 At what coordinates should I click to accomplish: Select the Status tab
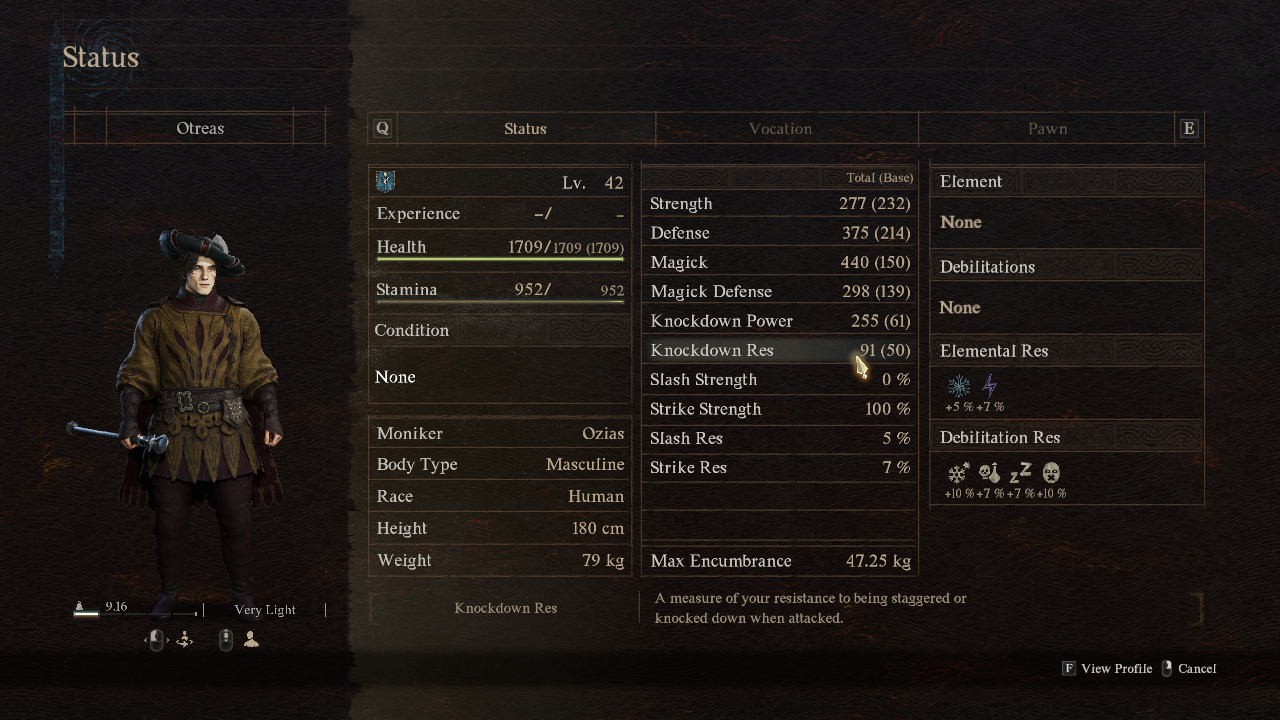[x=525, y=129]
